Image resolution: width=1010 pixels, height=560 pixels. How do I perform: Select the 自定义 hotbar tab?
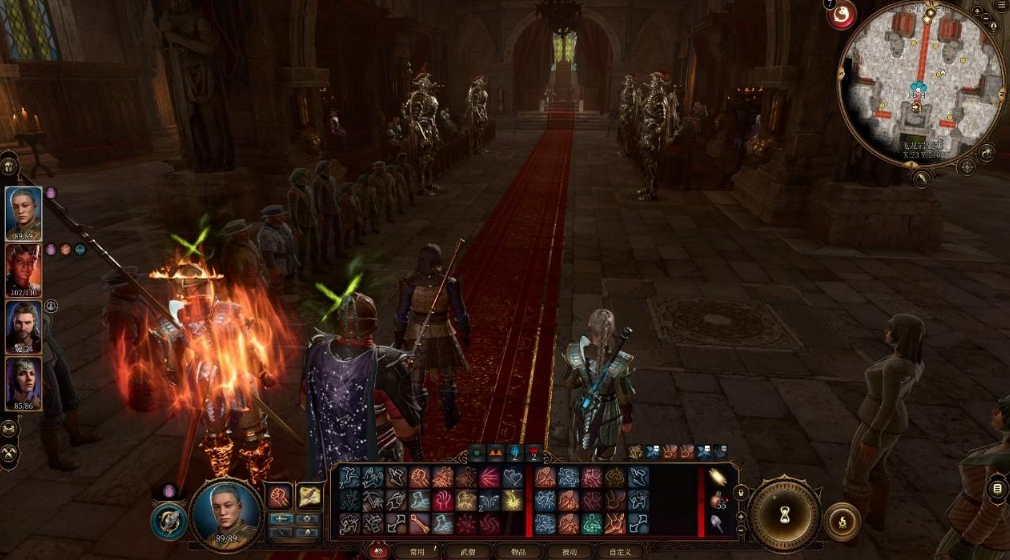point(619,551)
